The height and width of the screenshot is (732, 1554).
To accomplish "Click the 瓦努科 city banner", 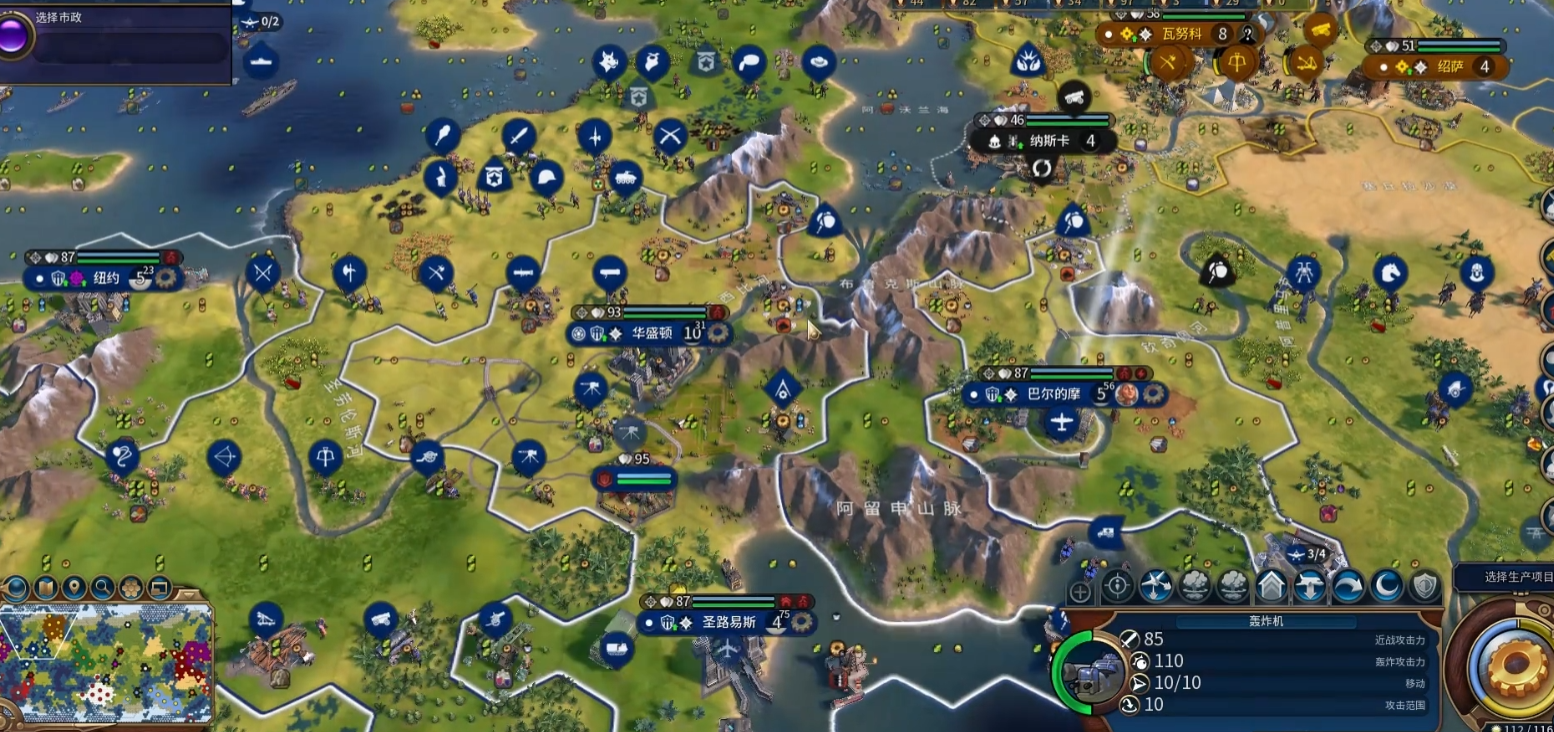I will pos(1184,34).
